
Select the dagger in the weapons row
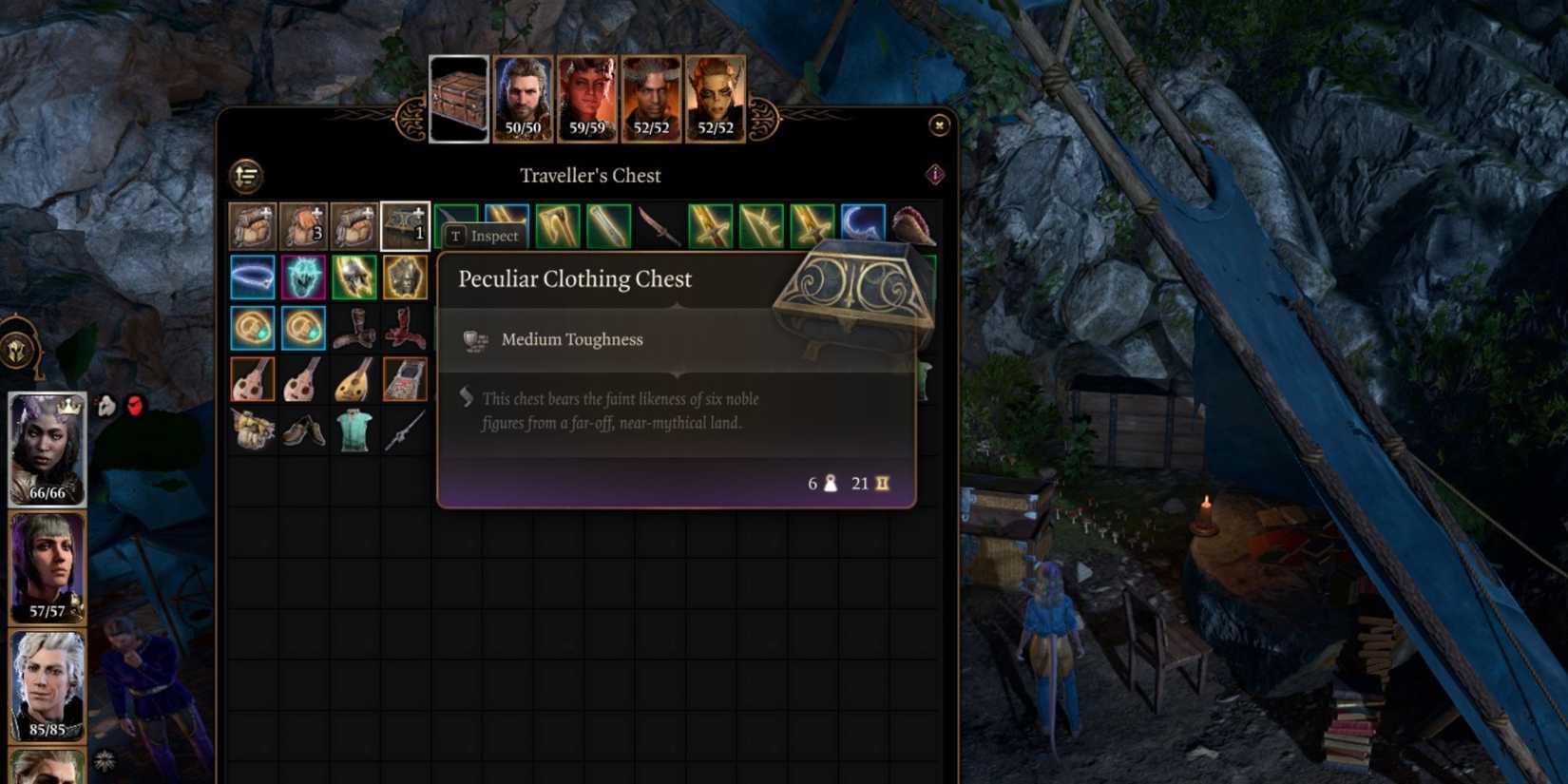coord(659,226)
